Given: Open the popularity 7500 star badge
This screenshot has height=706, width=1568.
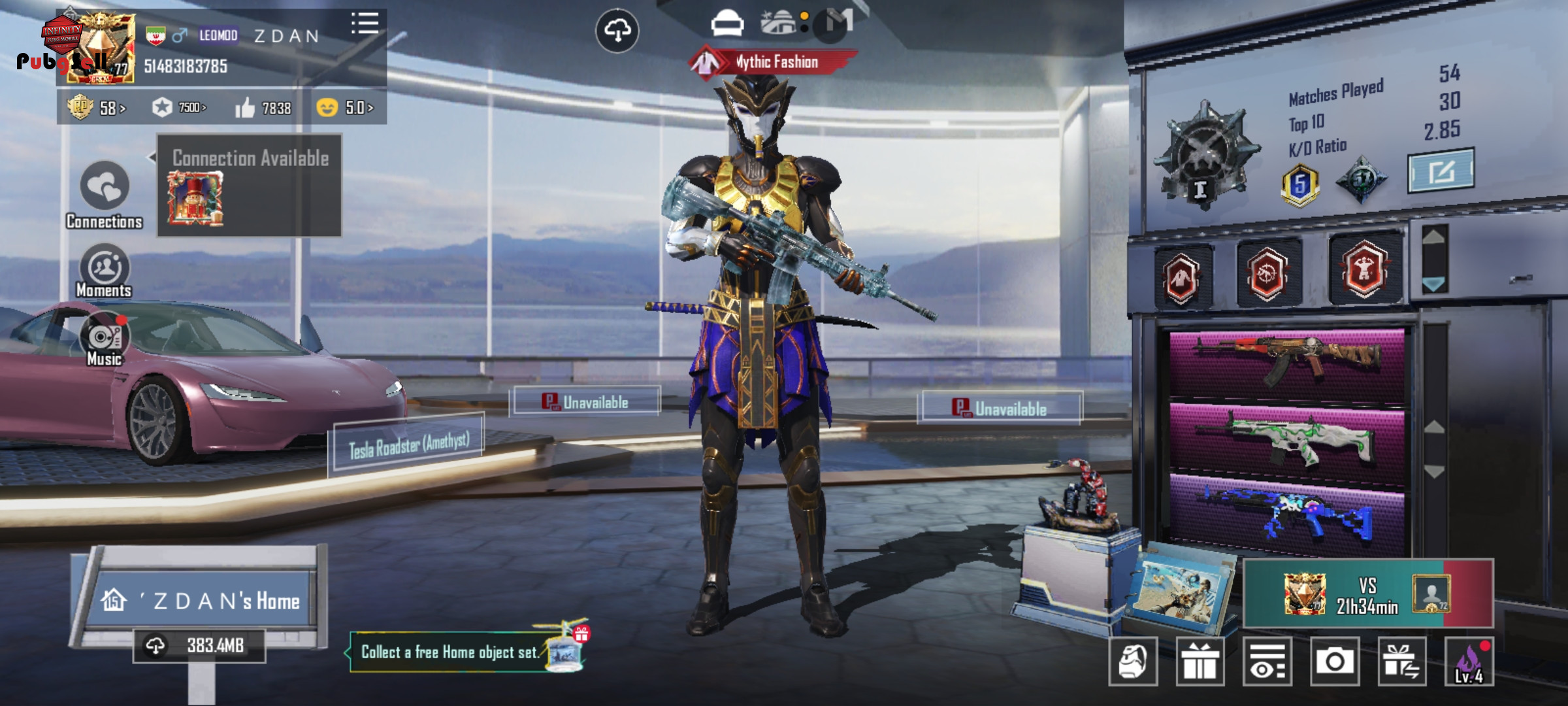Looking at the screenshot, I should [x=179, y=107].
